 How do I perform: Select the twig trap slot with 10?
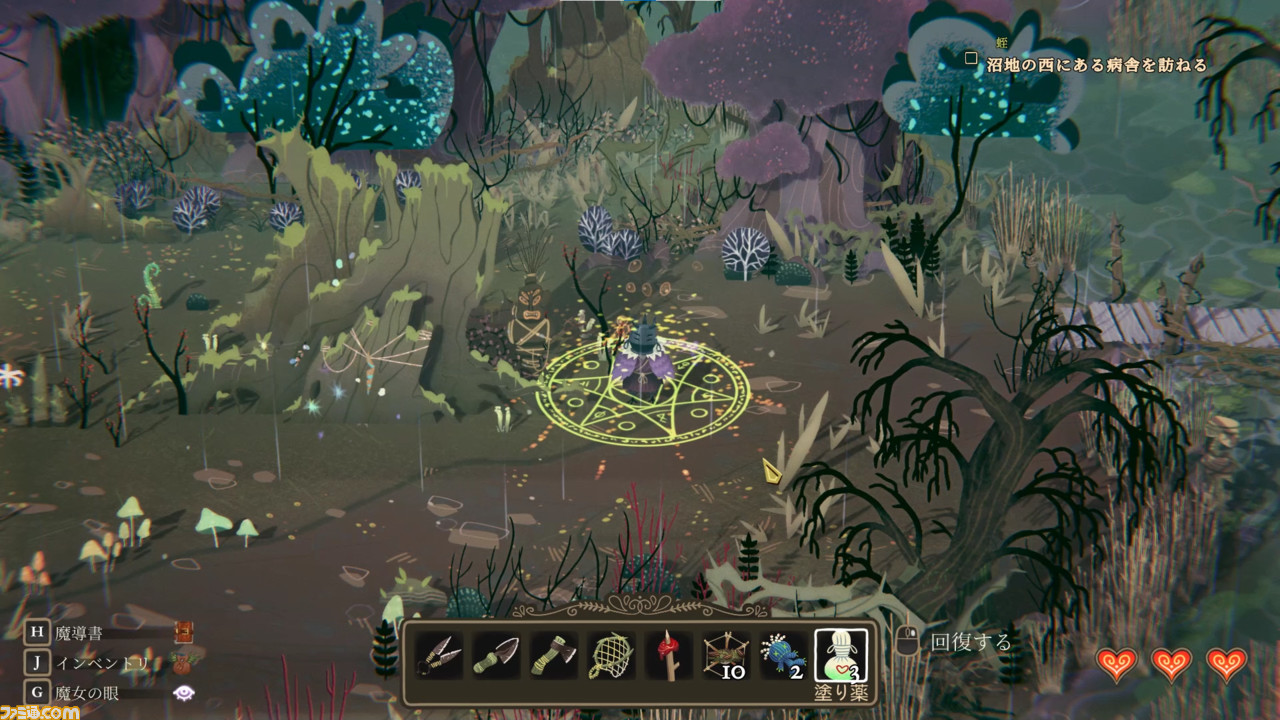click(725, 655)
